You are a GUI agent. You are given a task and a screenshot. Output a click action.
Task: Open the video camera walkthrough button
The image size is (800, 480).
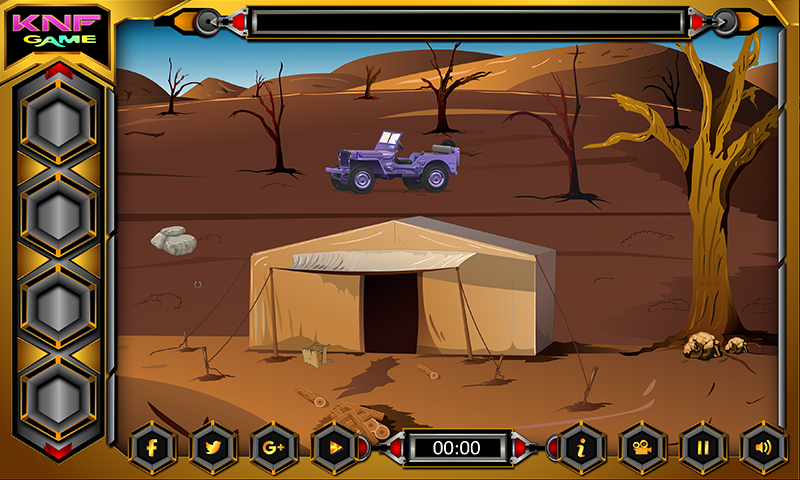[641, 447]
